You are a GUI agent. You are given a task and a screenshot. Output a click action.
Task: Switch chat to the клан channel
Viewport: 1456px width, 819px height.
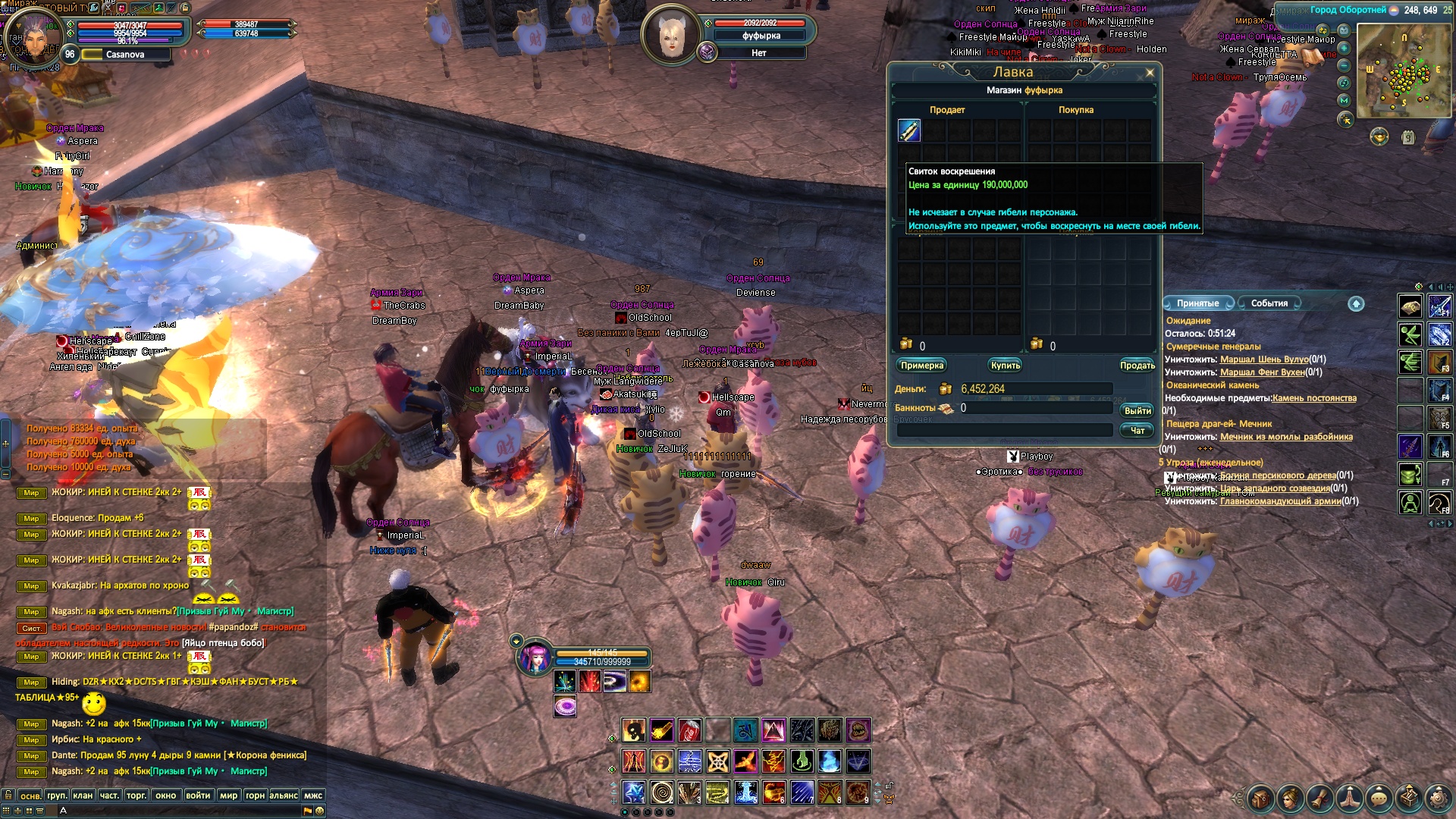[x=83, y=795]
